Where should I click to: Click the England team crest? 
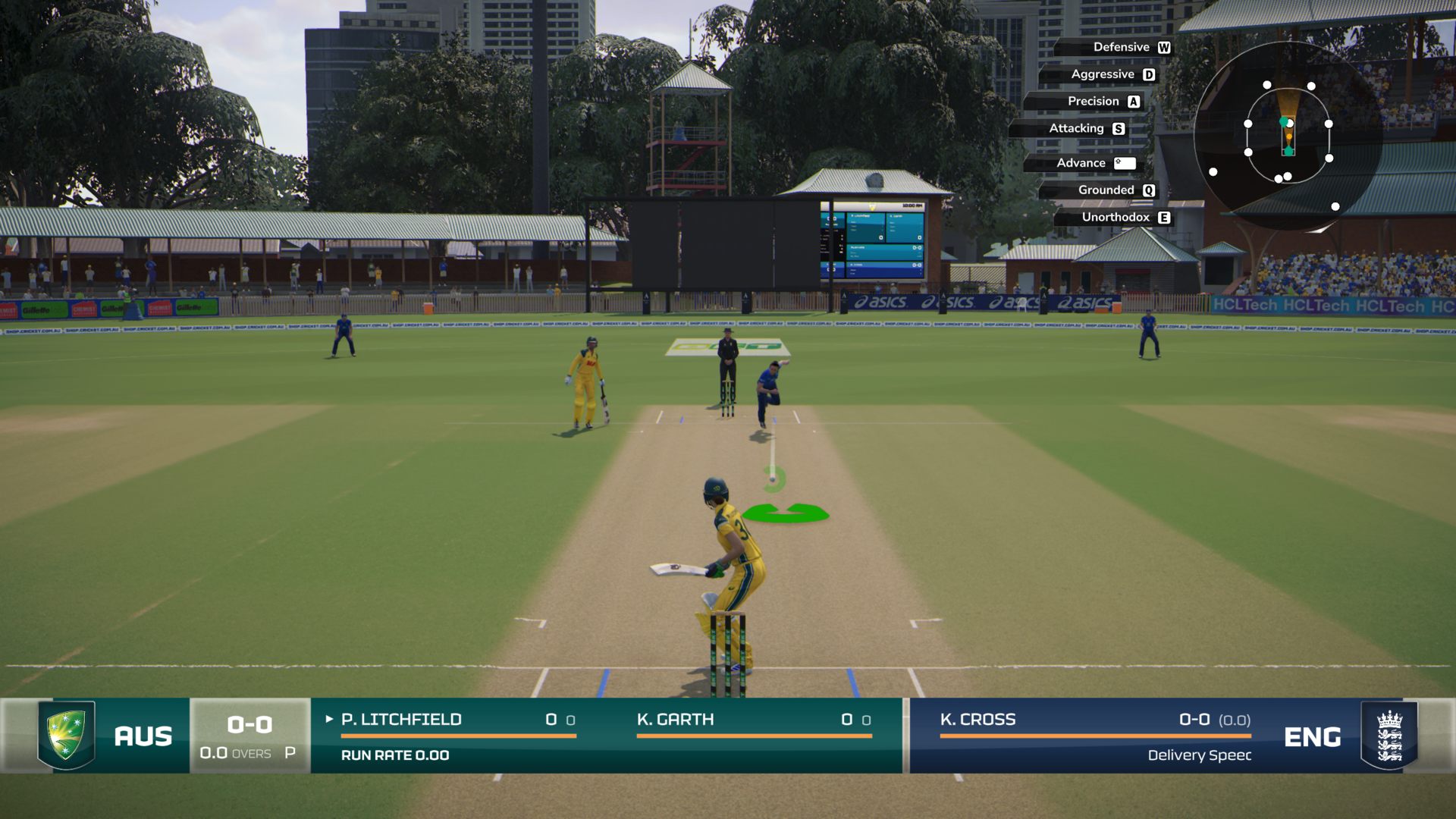click(x=1389, y=736)
